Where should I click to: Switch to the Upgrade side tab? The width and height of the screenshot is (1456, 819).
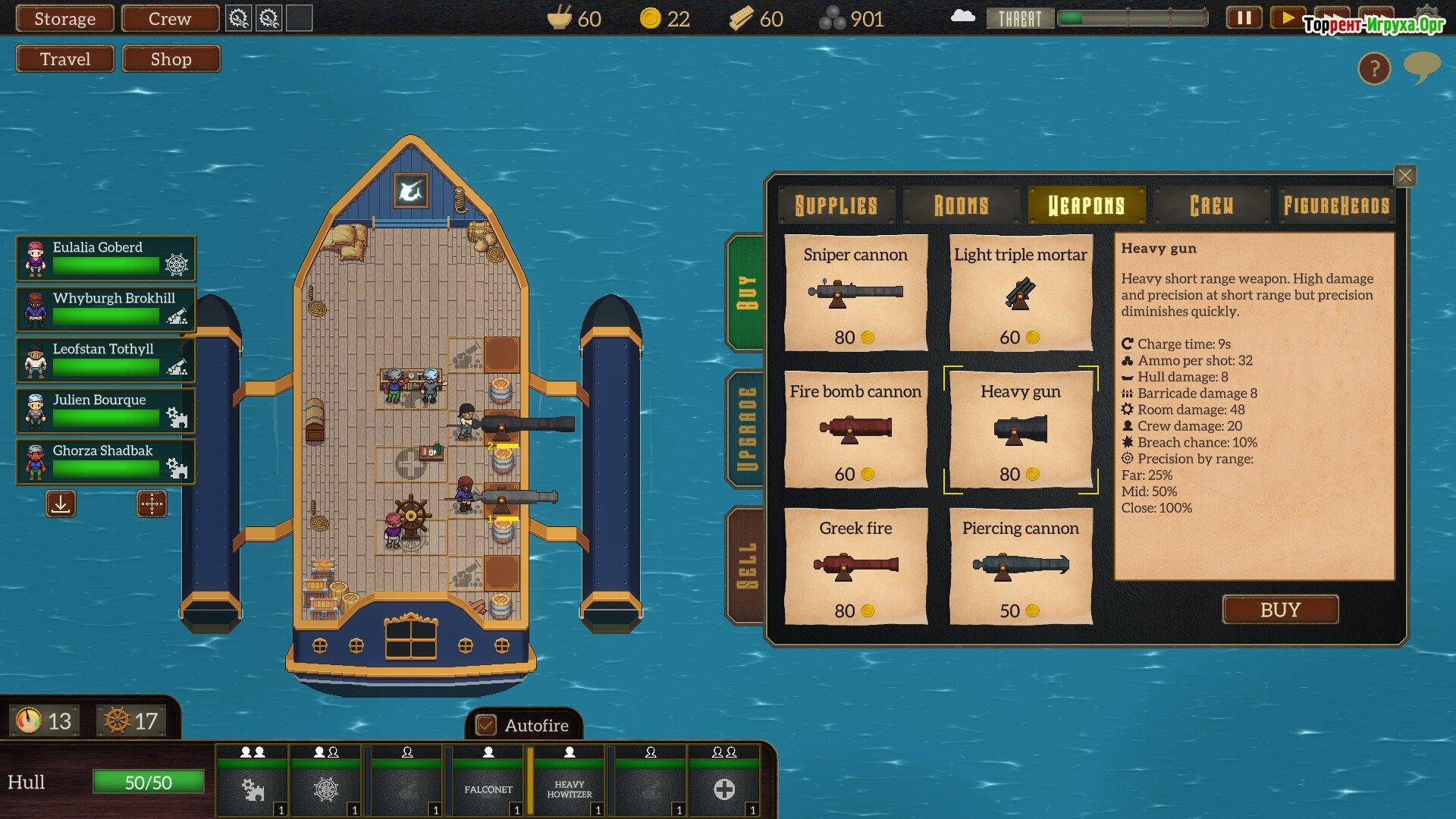(746, 429)
